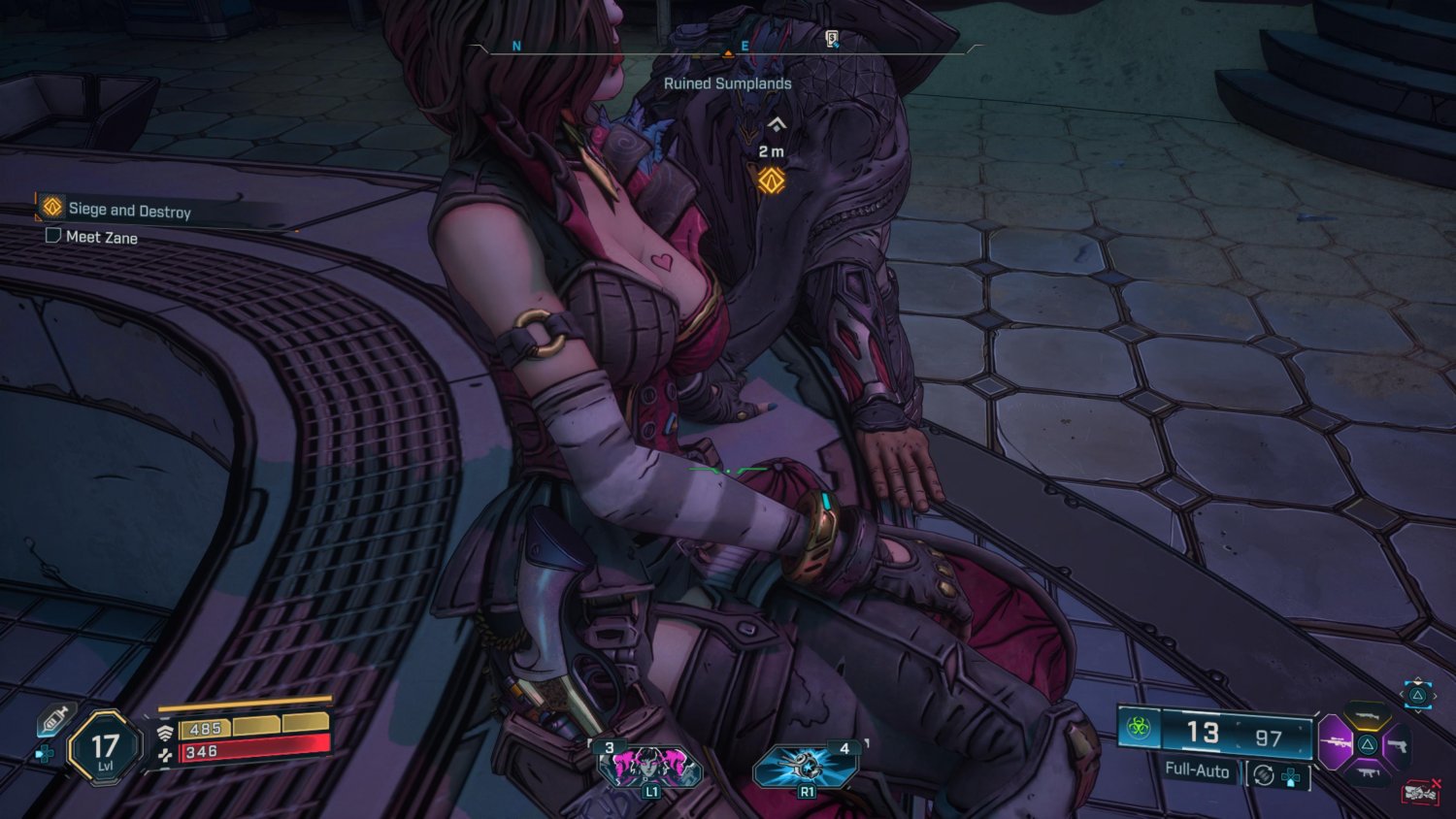Select the shotgun slot on the weapon wheel
1456x819 pixels.
click(x=1367, y=715)
